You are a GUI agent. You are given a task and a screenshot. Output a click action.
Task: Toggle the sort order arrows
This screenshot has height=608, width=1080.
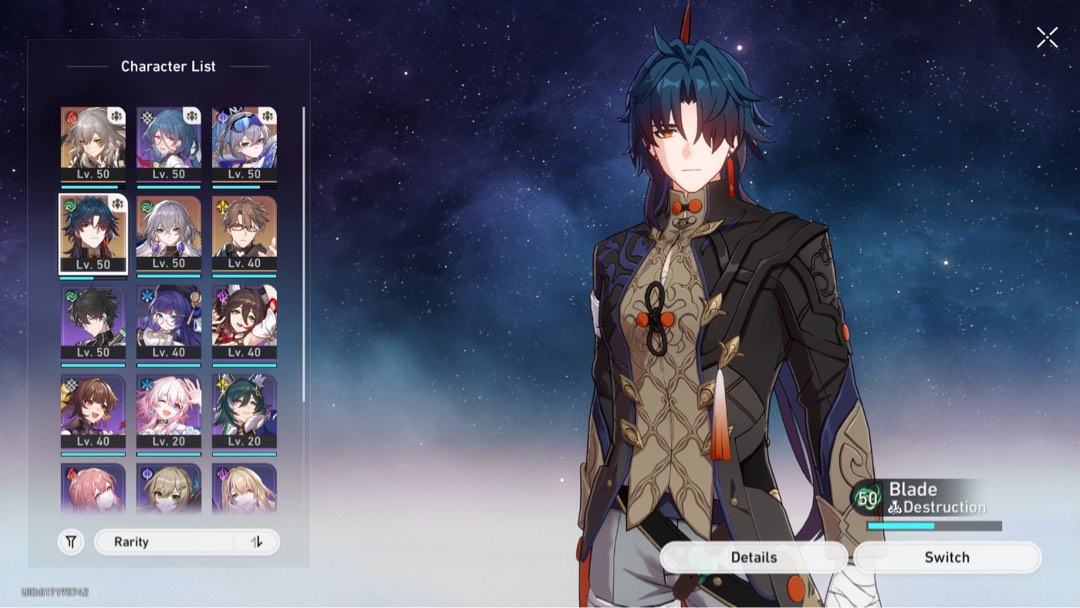[x=257, y=542]
